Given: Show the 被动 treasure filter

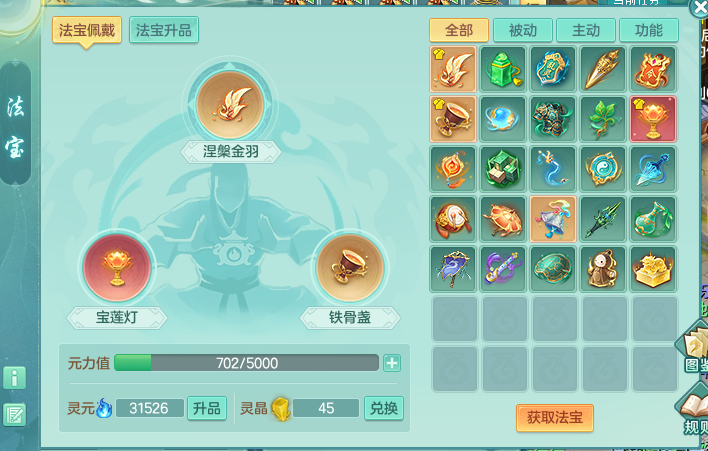Looking at the screenshot, I should (521, 30).
